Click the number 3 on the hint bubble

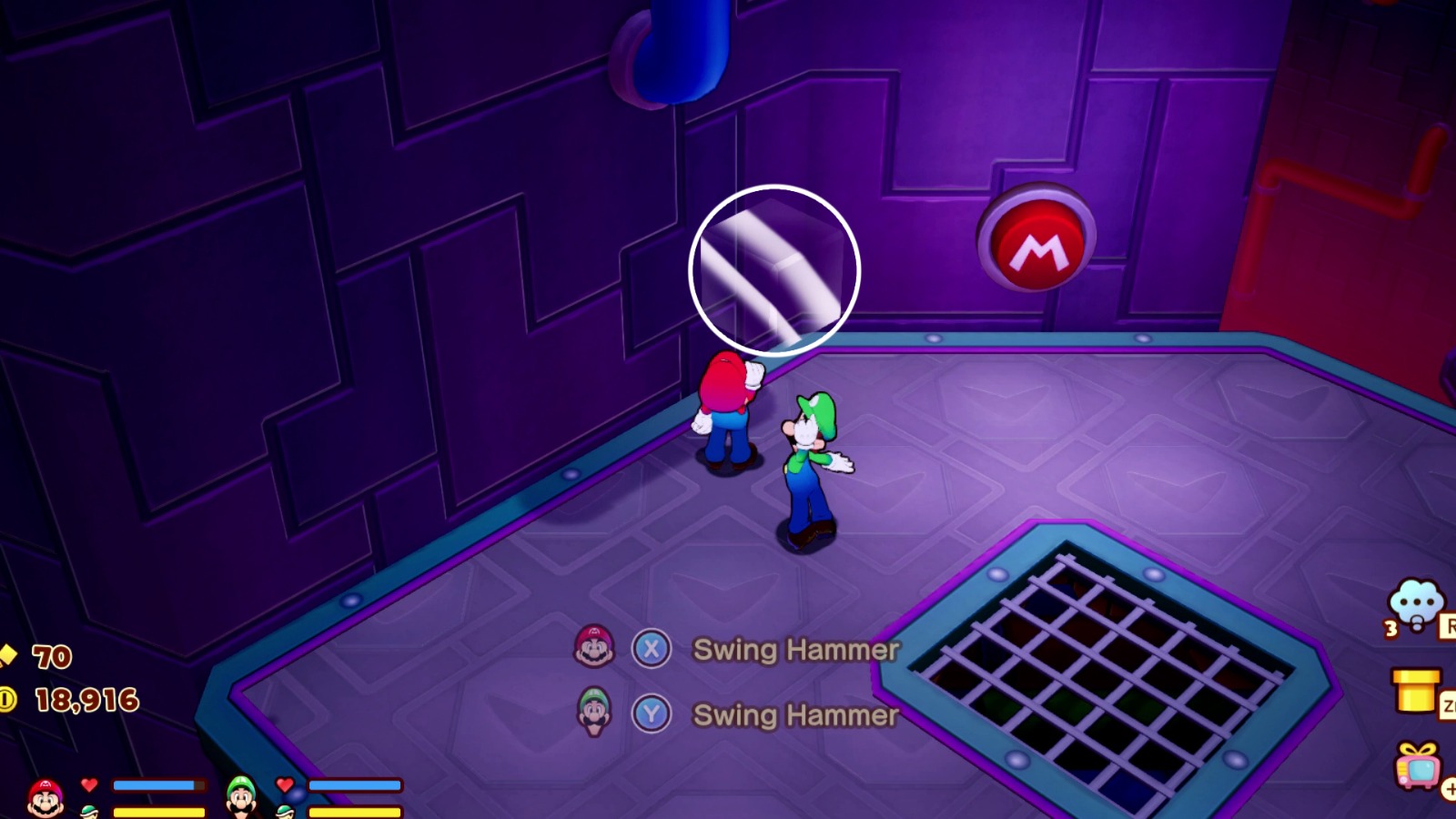point(1390,626)
